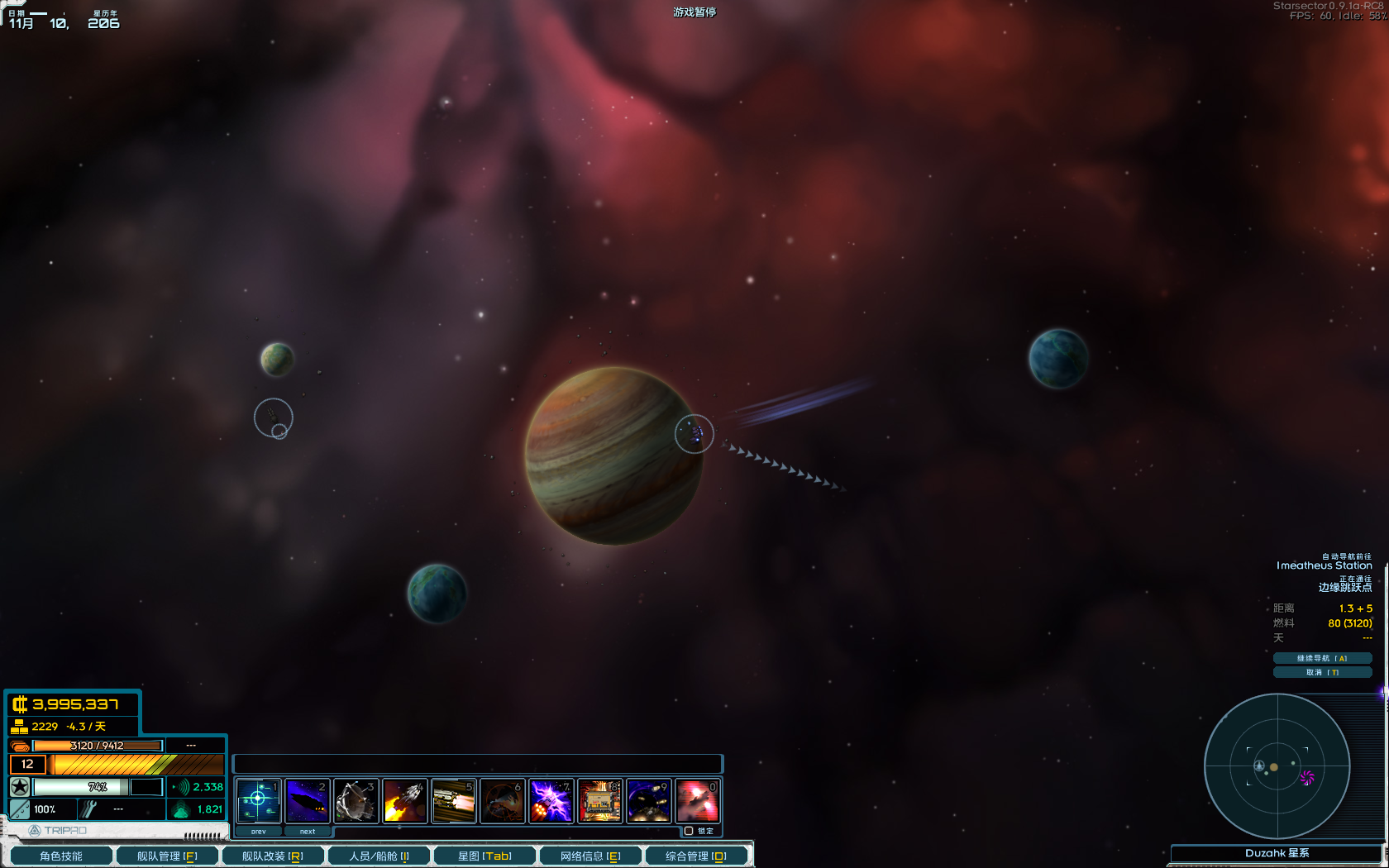The image size is (1389, 868).
Task: Activate the engine burn ability in slot 5
Action: pos(453,801)
